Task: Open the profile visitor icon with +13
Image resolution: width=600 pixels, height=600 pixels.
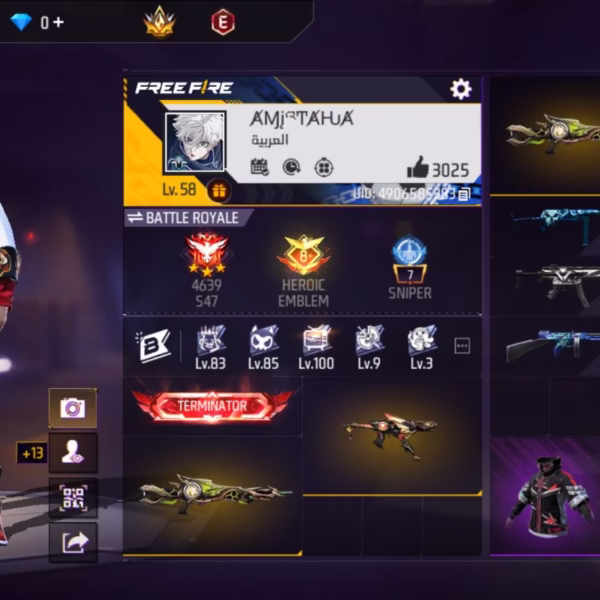Action: 73,452
